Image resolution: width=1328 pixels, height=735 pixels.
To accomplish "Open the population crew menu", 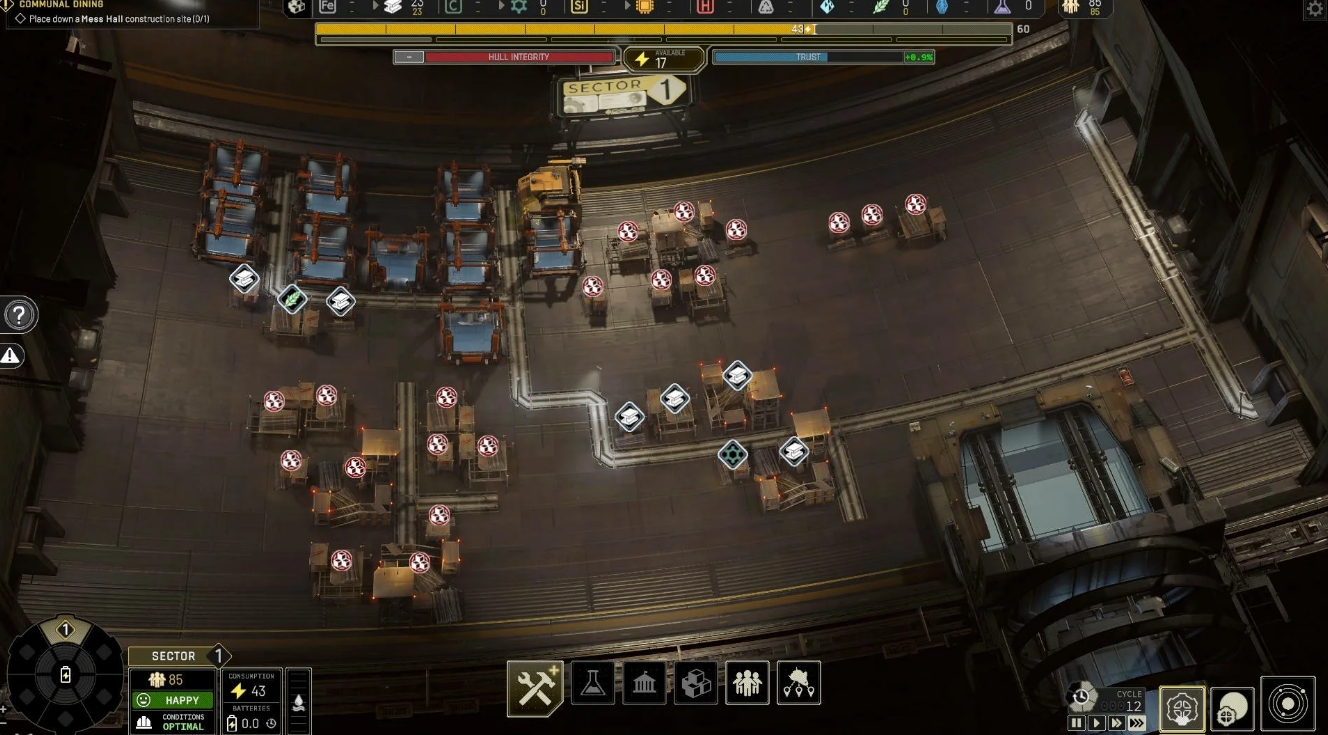I will (747, 683).
